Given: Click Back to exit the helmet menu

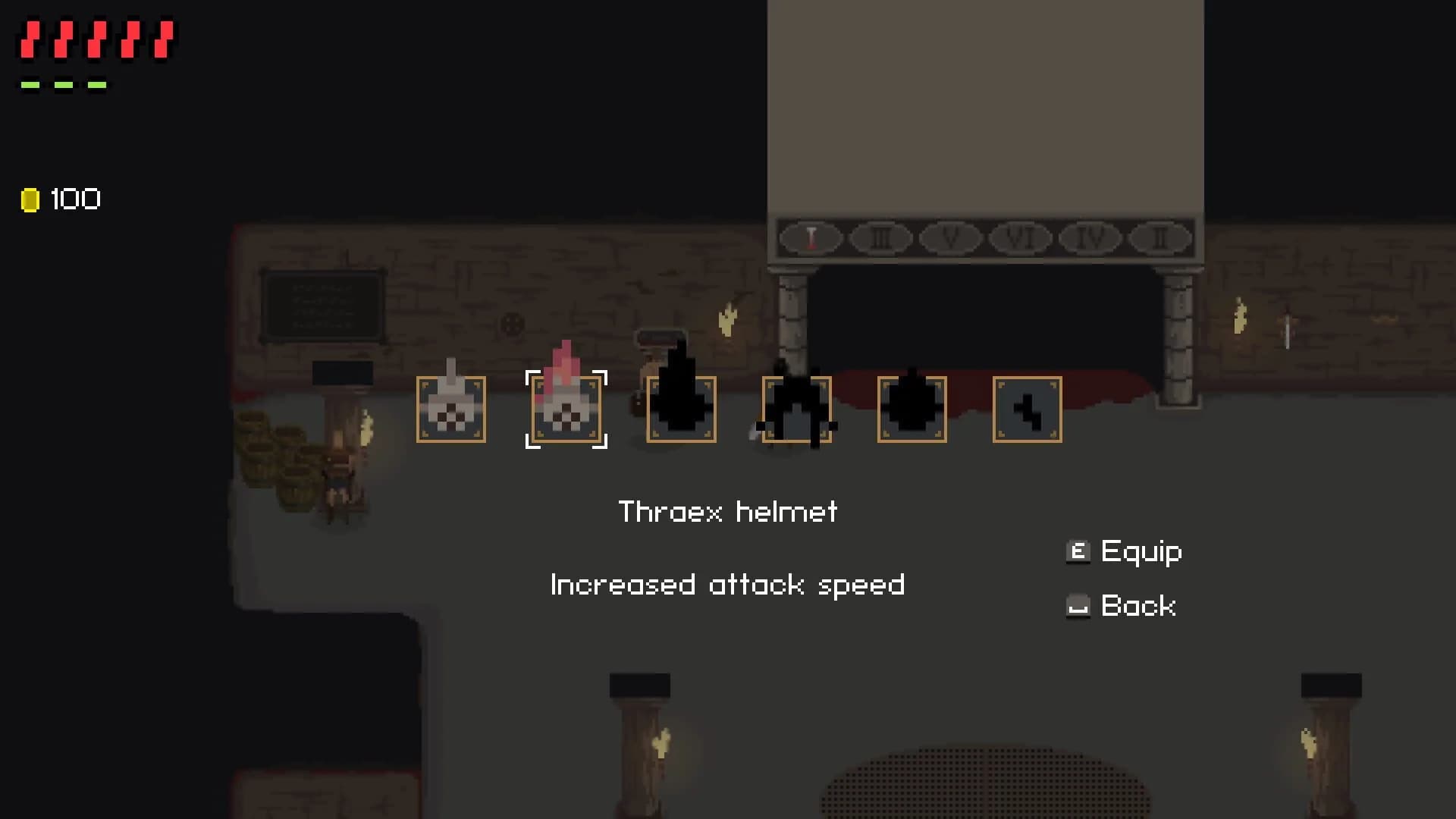Looking at the screenshot, I should tap(1138, 605).
